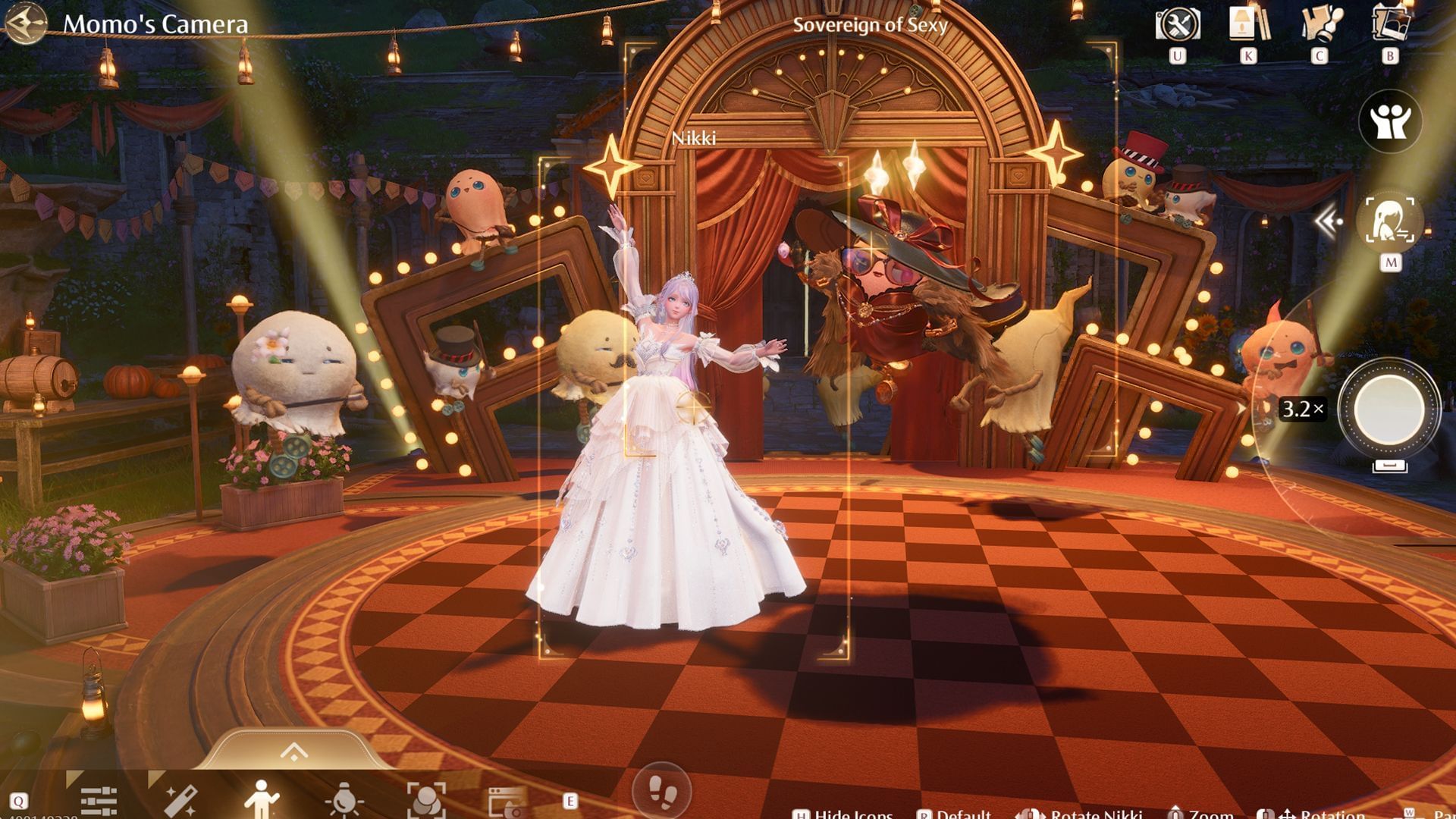Select the character pose tab
Screen dimensions: 1456x819
pyautogui.click(x=262, y=801)
